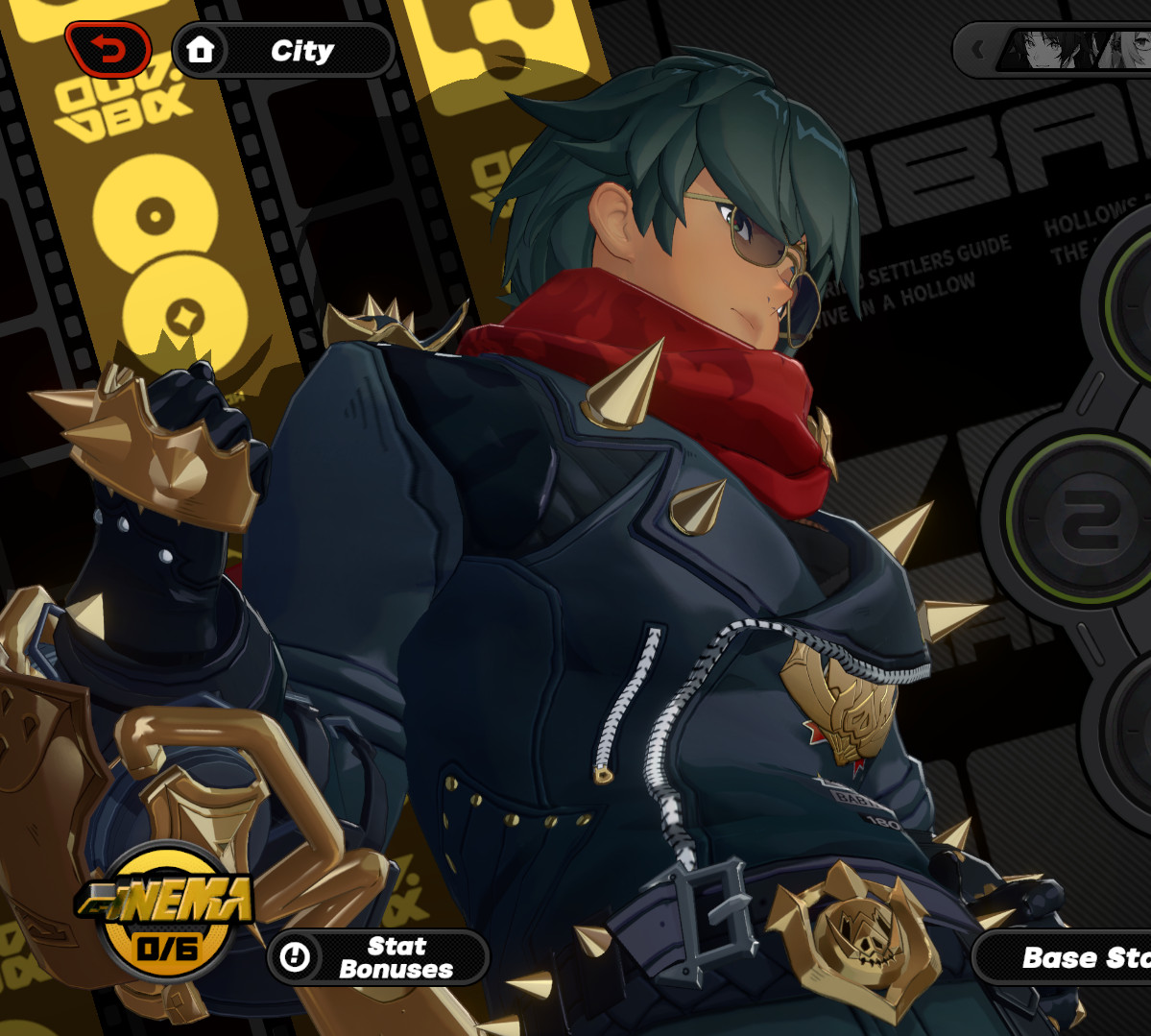Click the previous agent arrow
This screenshot has width=1151, height=1036.
[x=977, y=49]
